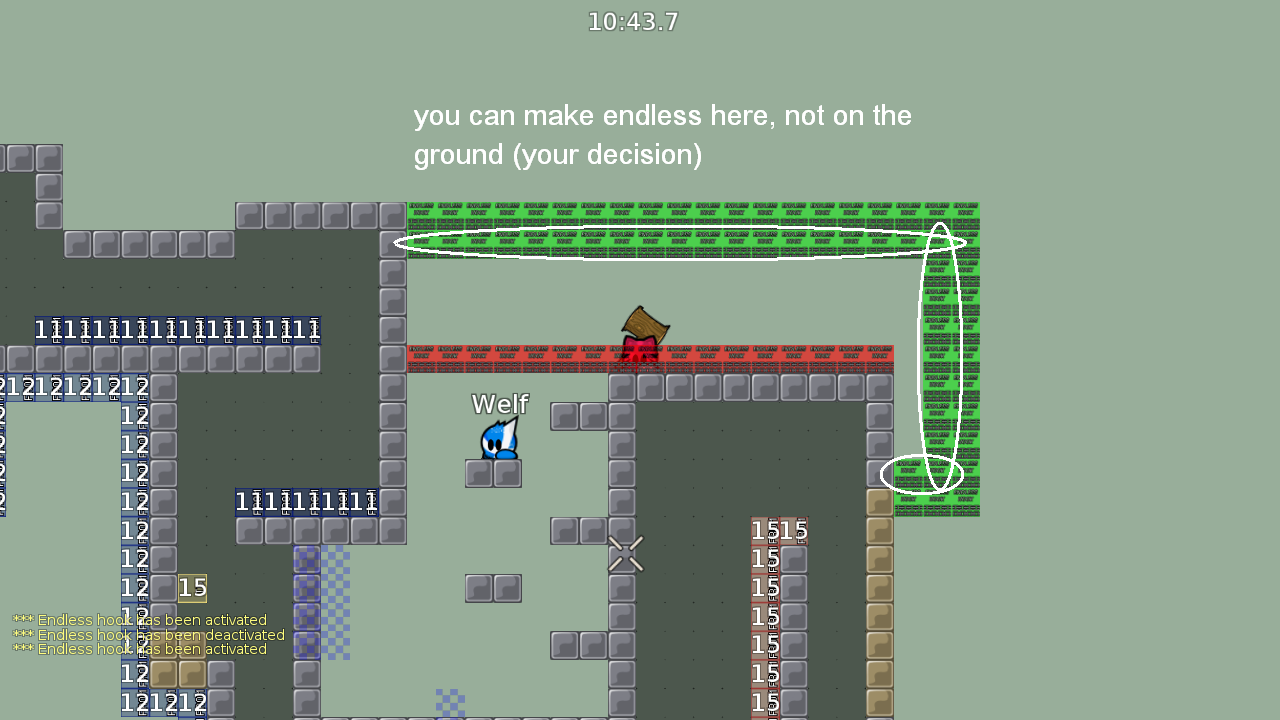Viewport: 1280px width, 720px height.
Task: Click the X spawn marker icon
Action: pyautogui.click(x=626, y=554)
